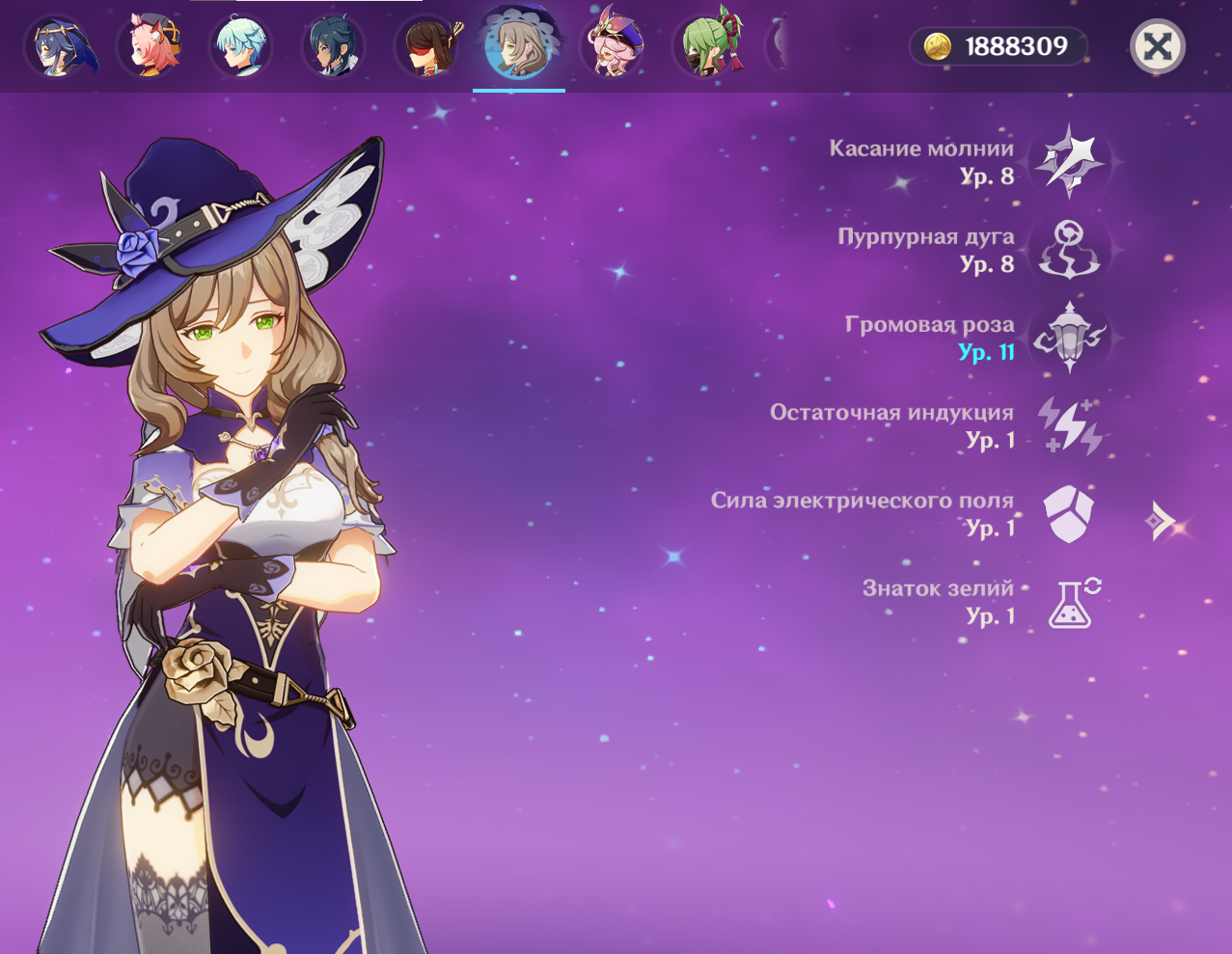Open the Касание молнии talent
Screen dimensions: 1232x954
(1069, 162)
